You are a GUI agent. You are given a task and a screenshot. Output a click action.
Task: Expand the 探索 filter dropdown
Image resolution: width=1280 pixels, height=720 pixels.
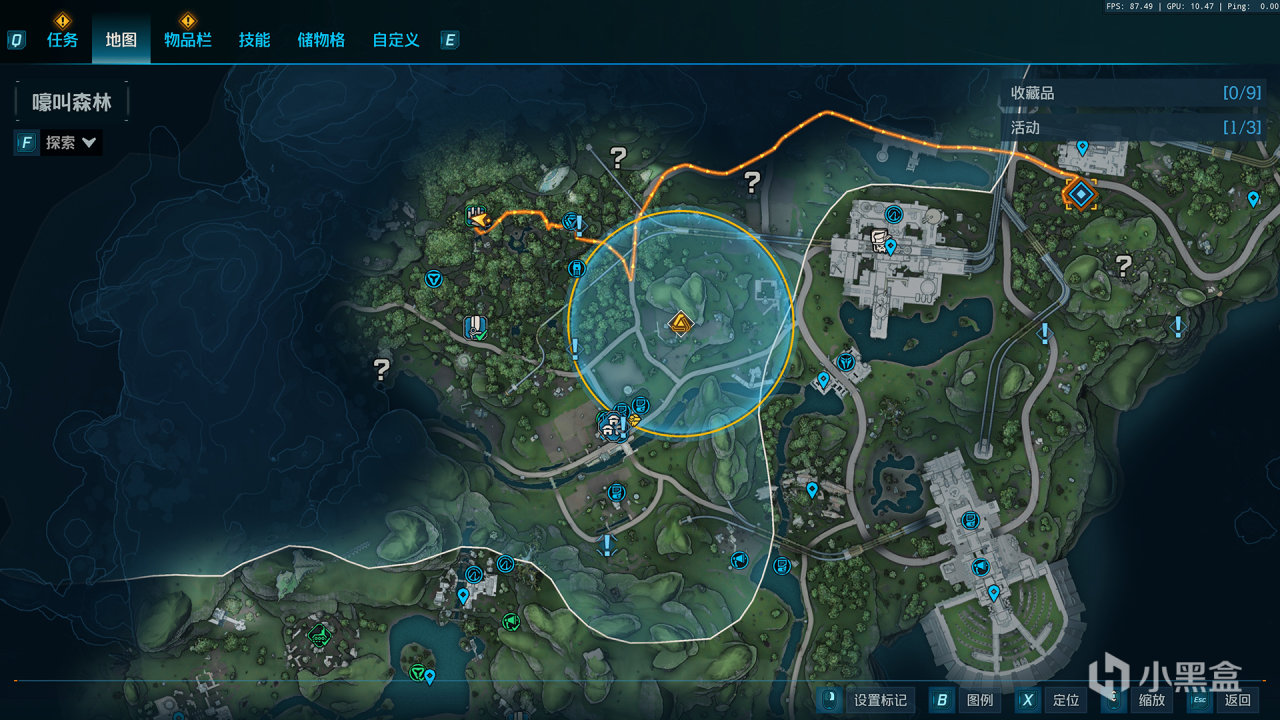coord(70,143)
